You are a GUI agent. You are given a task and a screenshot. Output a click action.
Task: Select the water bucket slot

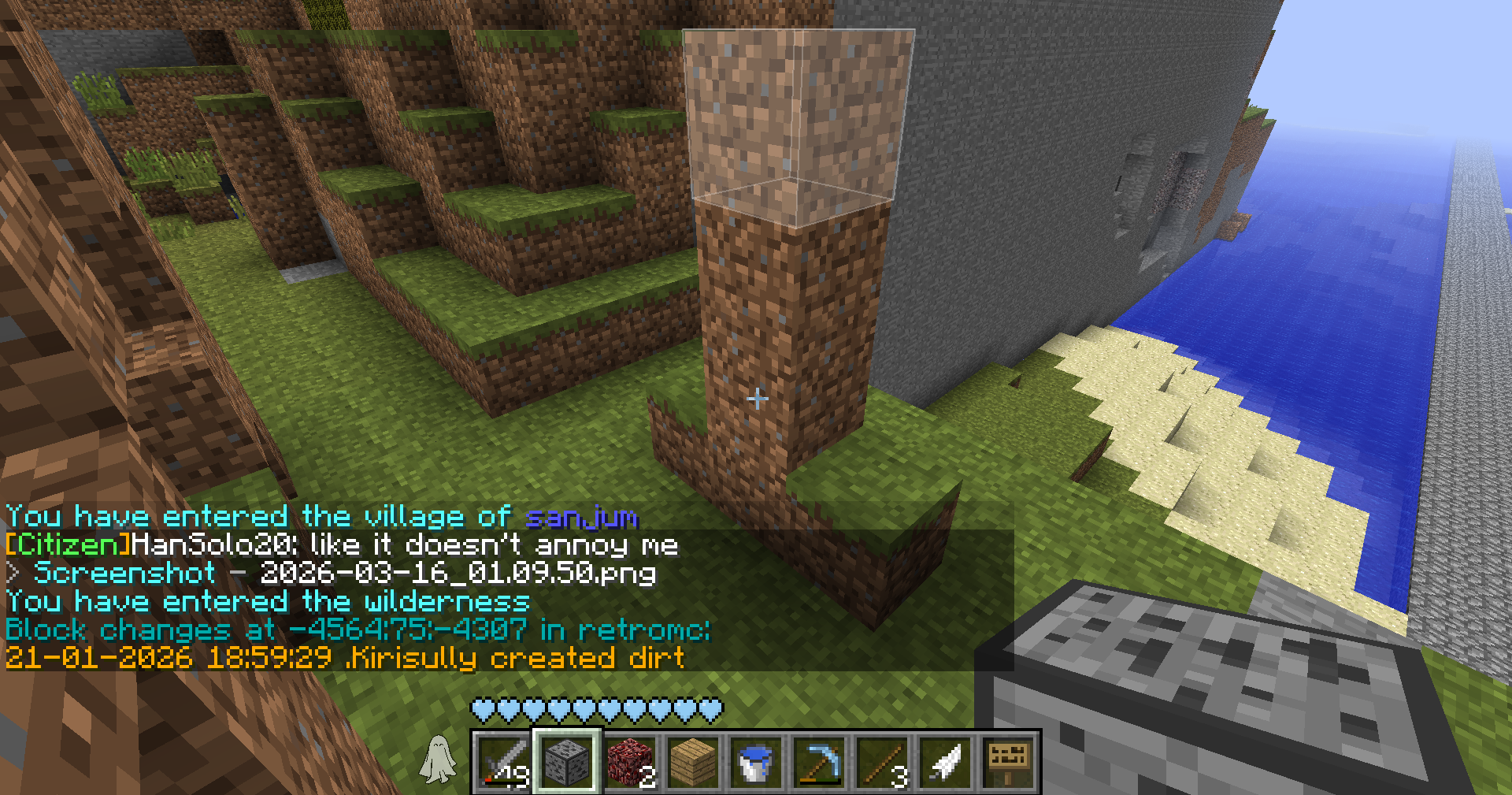[756, 762]
